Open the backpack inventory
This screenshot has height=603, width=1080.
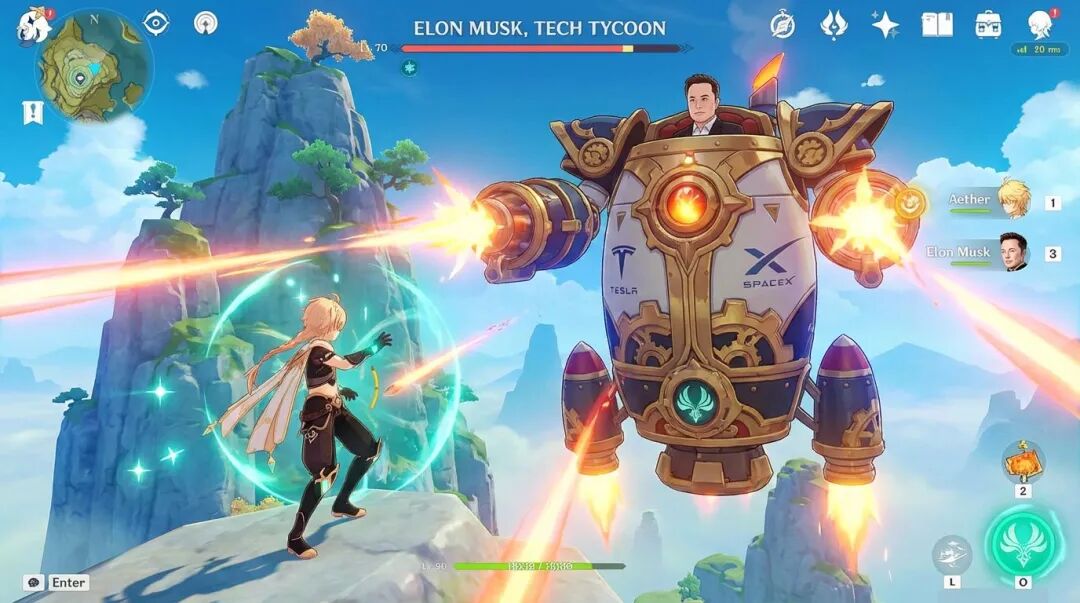(x=988, y=25)
